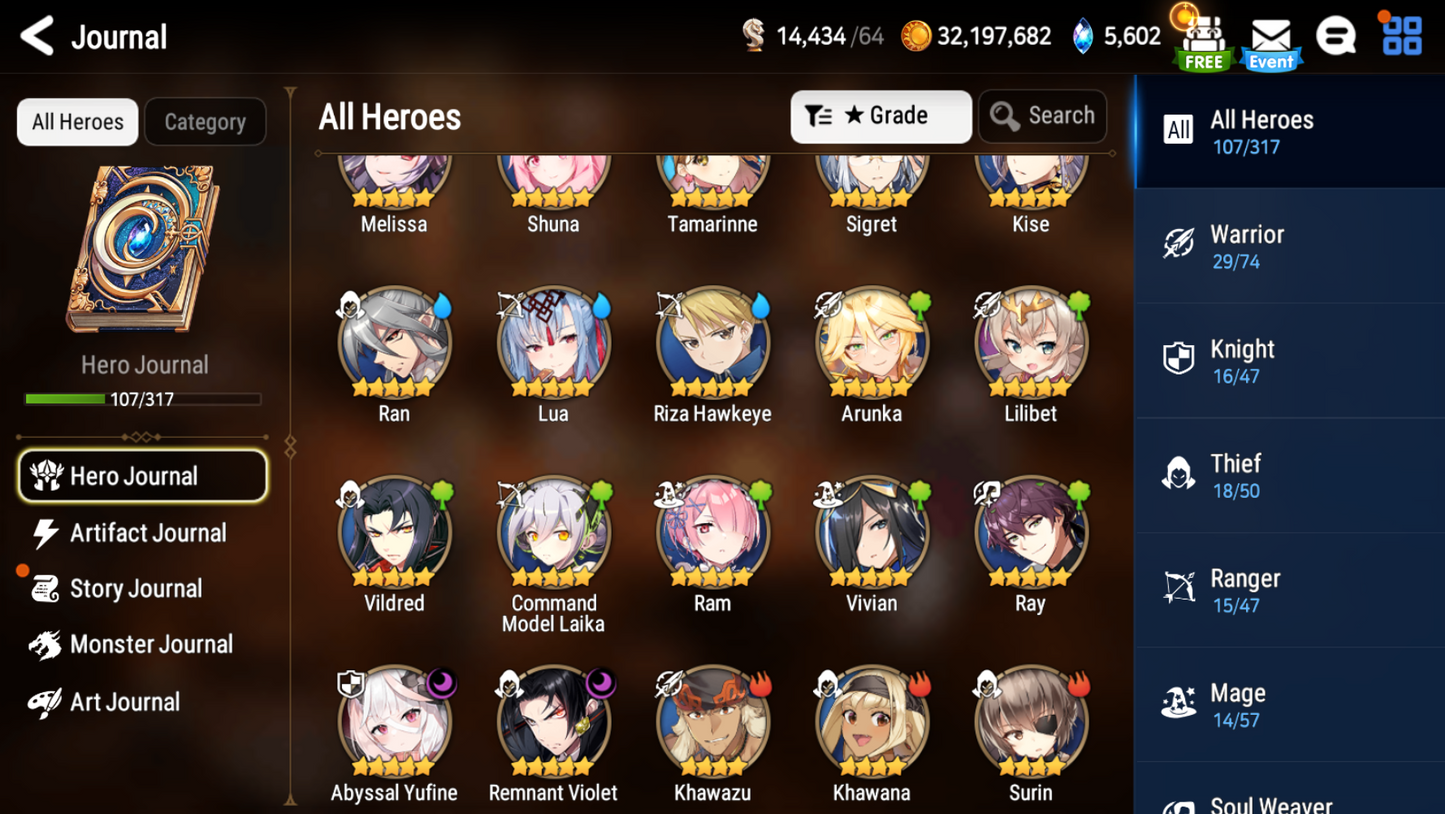Tap the back arrow beside Journal
Screen dimensions: 1445x814
pos(35,36)
